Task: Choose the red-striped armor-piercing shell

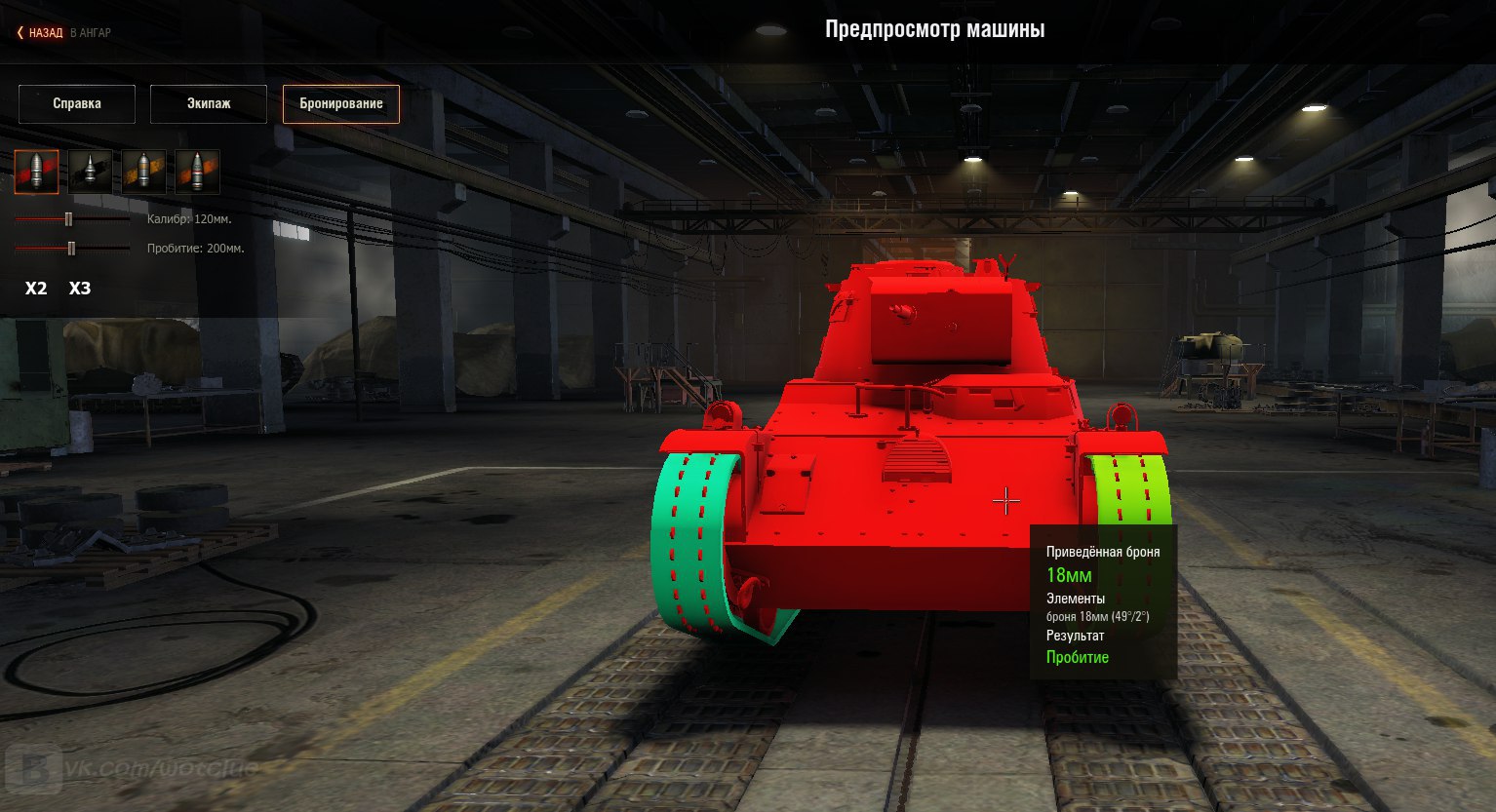Action: pyautogui.click(x=36, y=172)
